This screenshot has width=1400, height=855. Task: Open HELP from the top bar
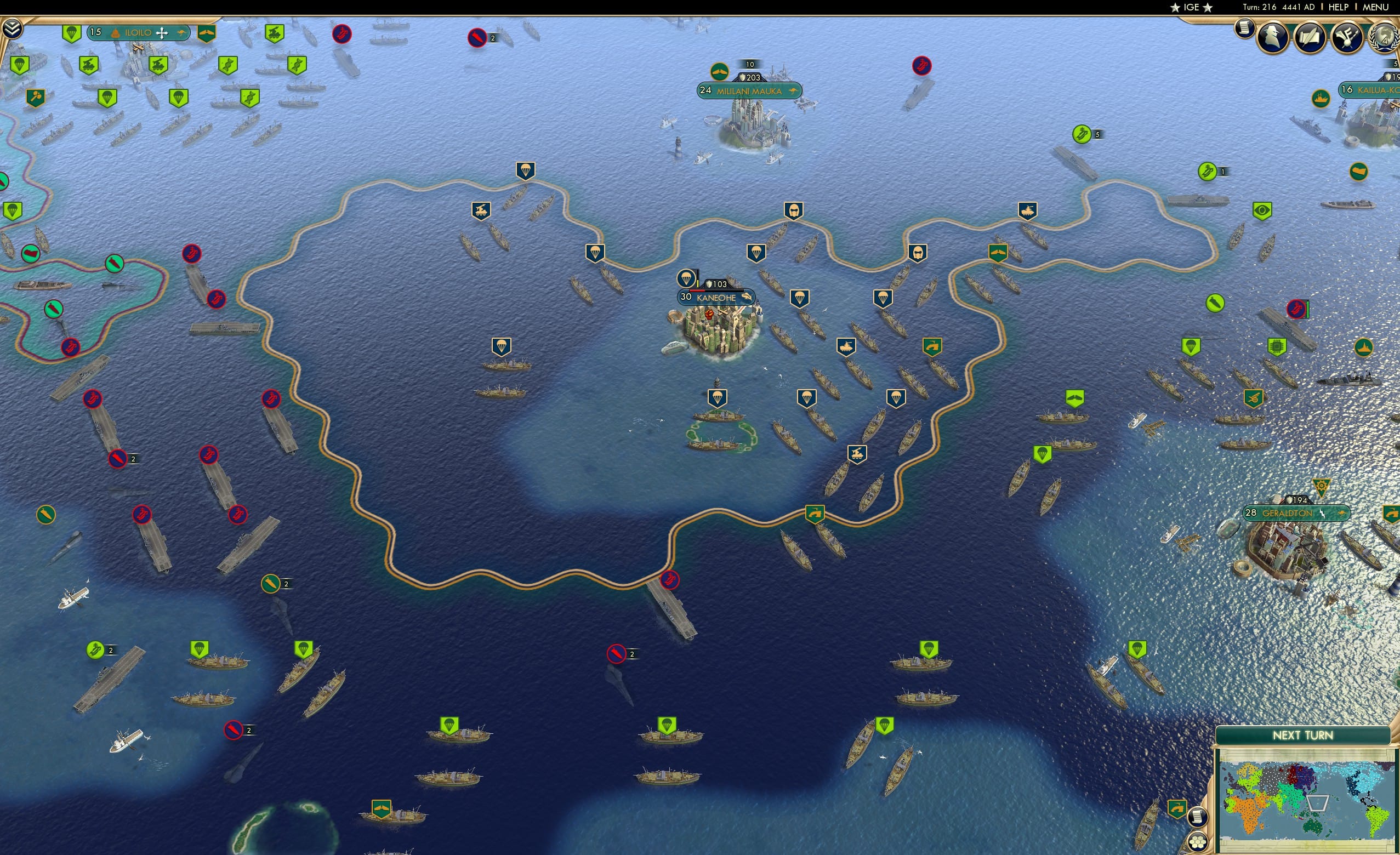(1339, 7)
